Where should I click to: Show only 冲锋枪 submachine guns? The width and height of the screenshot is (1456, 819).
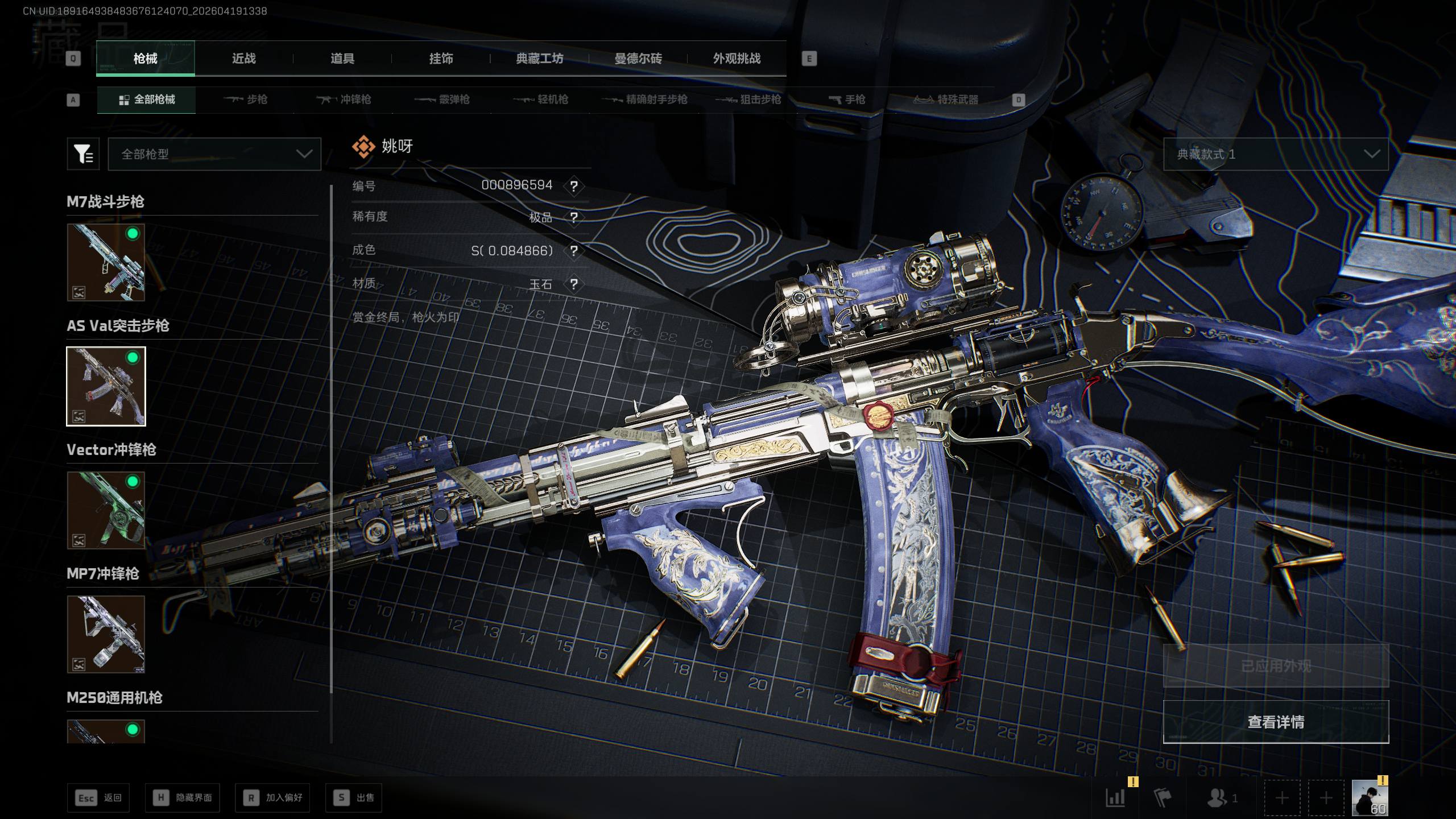tap(344, 100)
